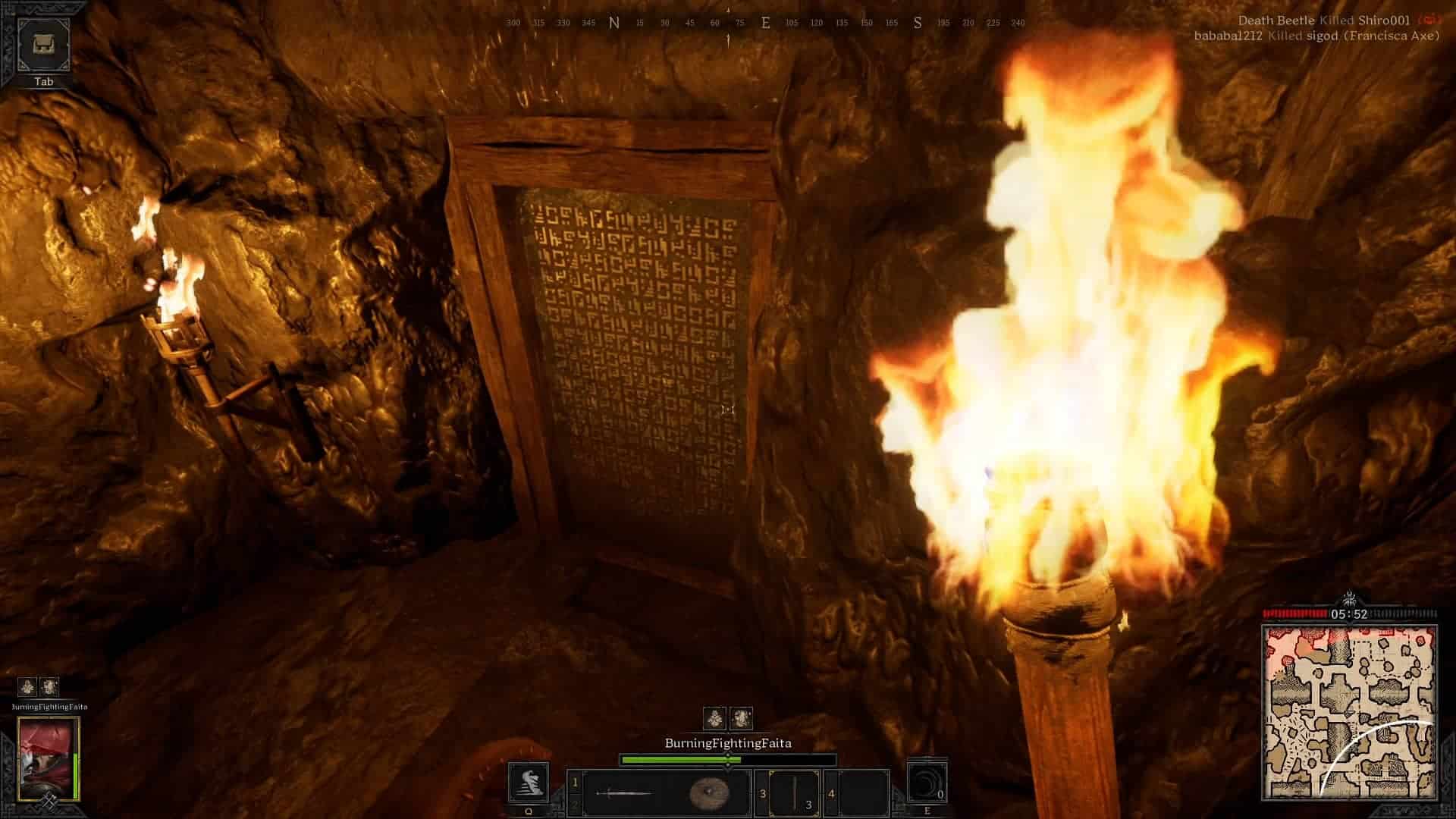1456x819 pixels.
Task: Click the leftmost buff icon above the health bar
Action: pyautogui.click(x=714, y=716)
